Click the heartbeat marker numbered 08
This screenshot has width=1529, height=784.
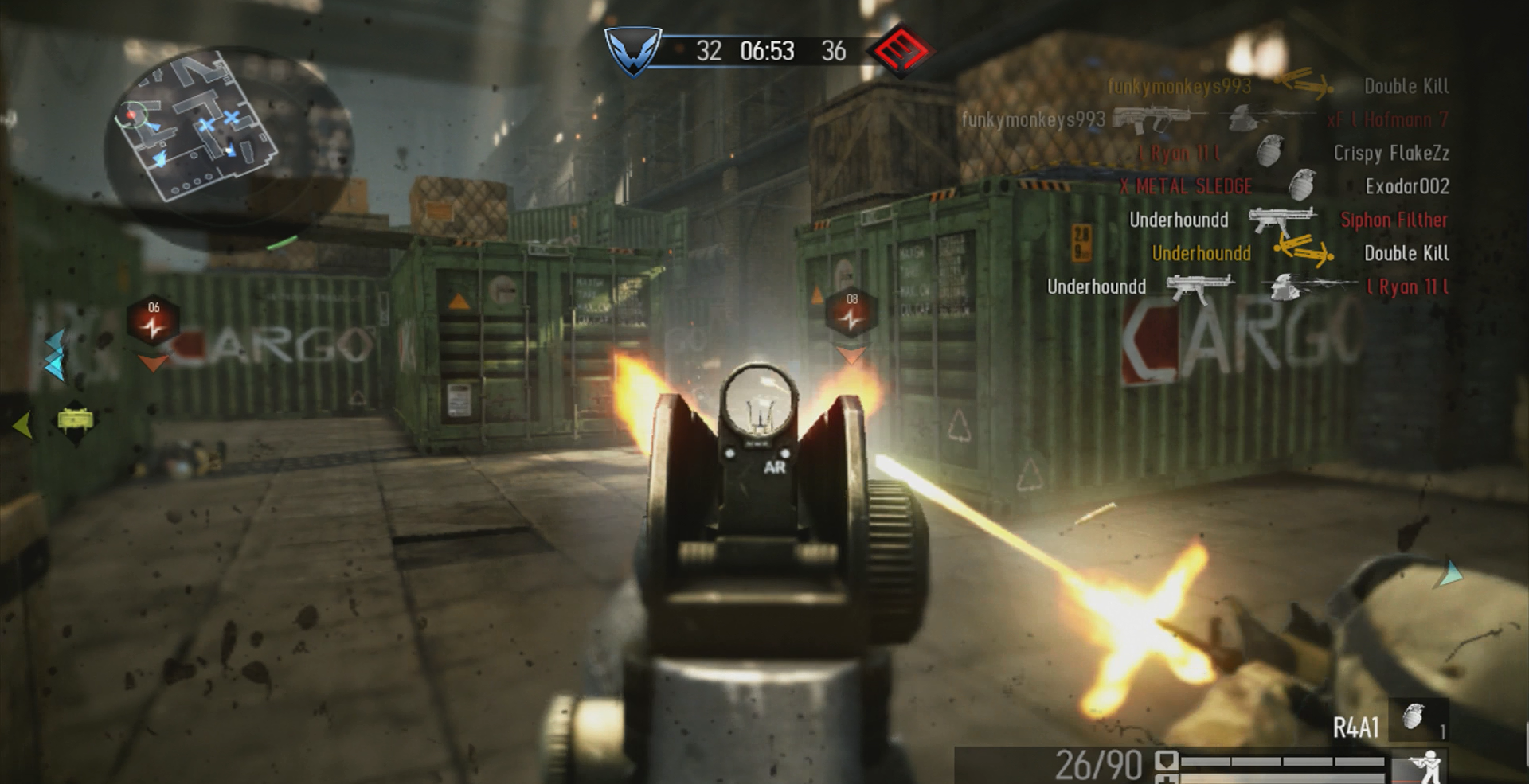point(852,313)
